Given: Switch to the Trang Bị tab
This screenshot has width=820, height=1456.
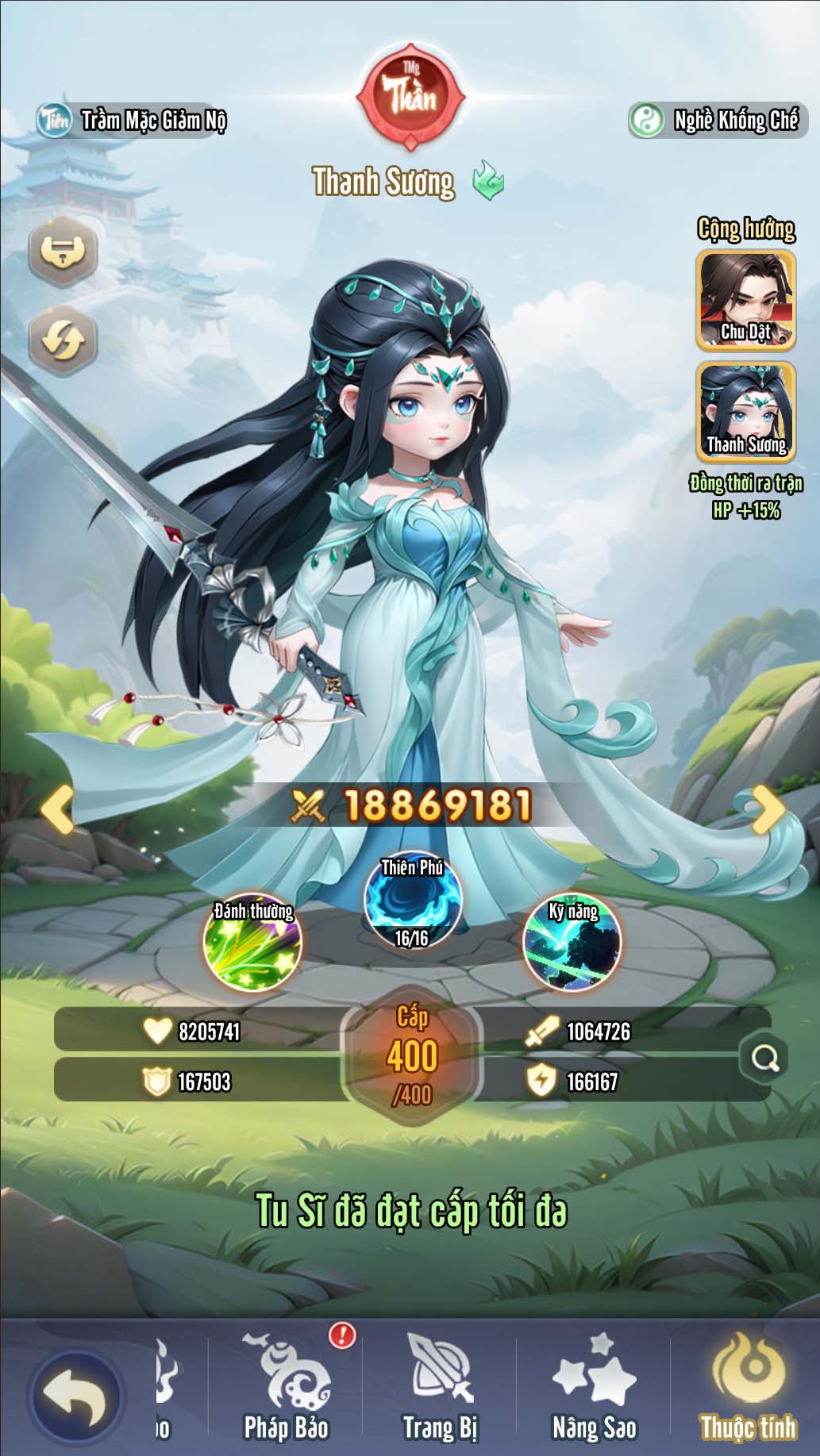Looking at the screenshot, I should click(440, 1389).
